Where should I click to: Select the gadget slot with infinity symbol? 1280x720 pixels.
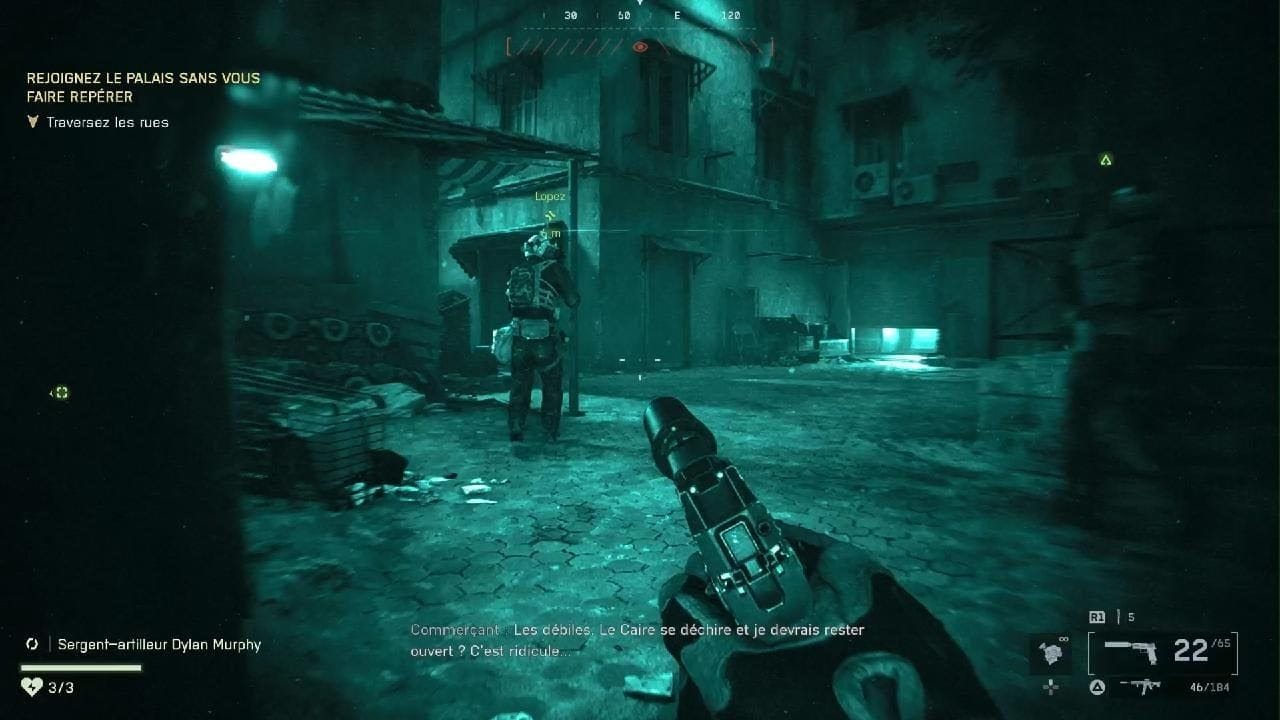point(1050,653)
